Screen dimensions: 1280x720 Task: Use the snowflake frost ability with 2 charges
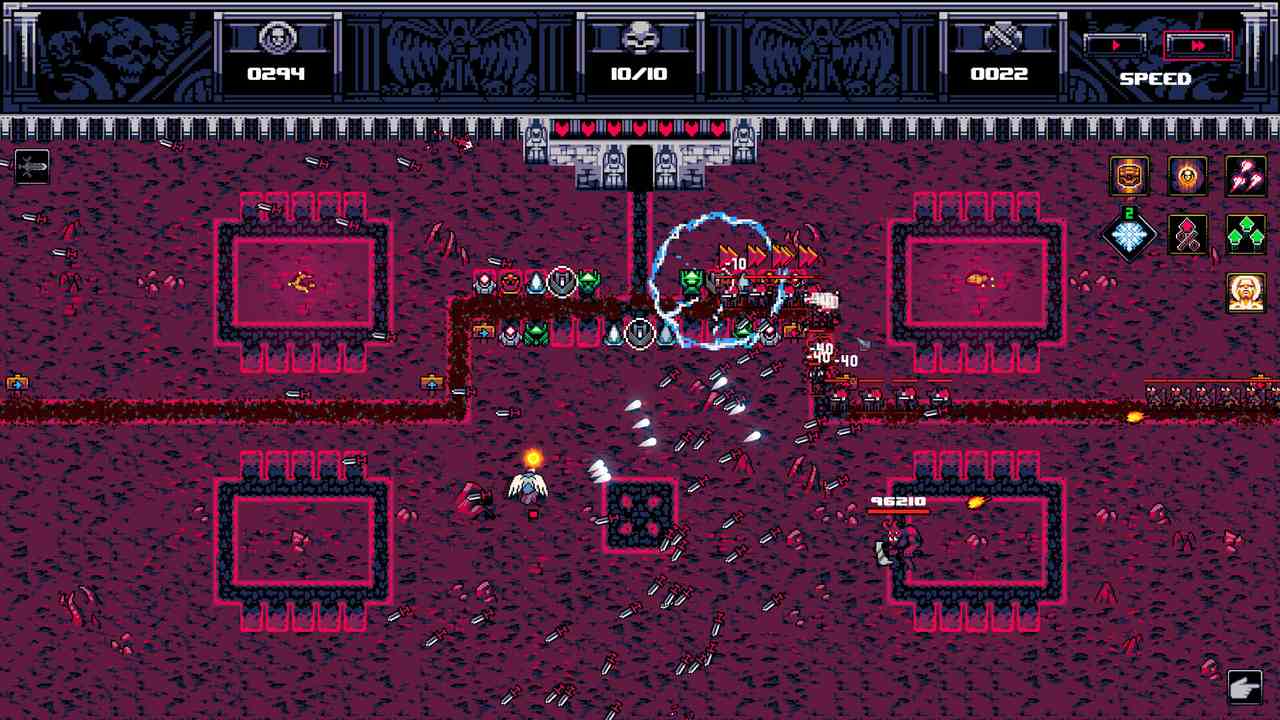1131,235
